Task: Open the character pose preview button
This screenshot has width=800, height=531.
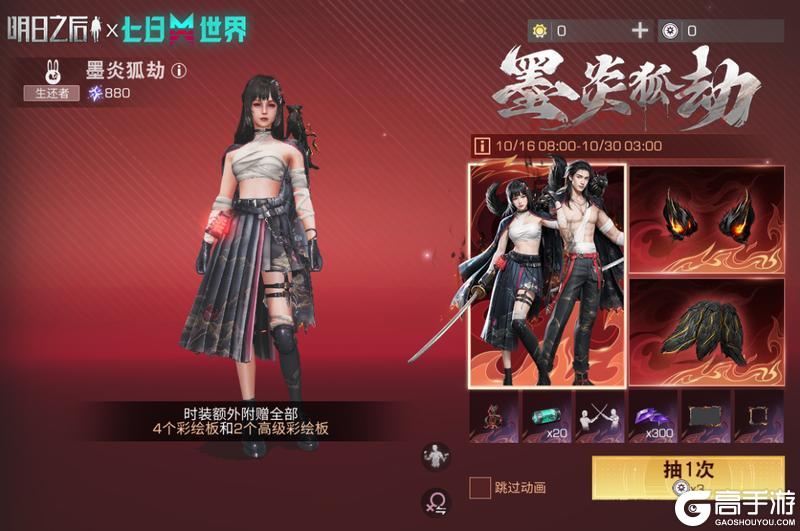Action: click(436, 457)
